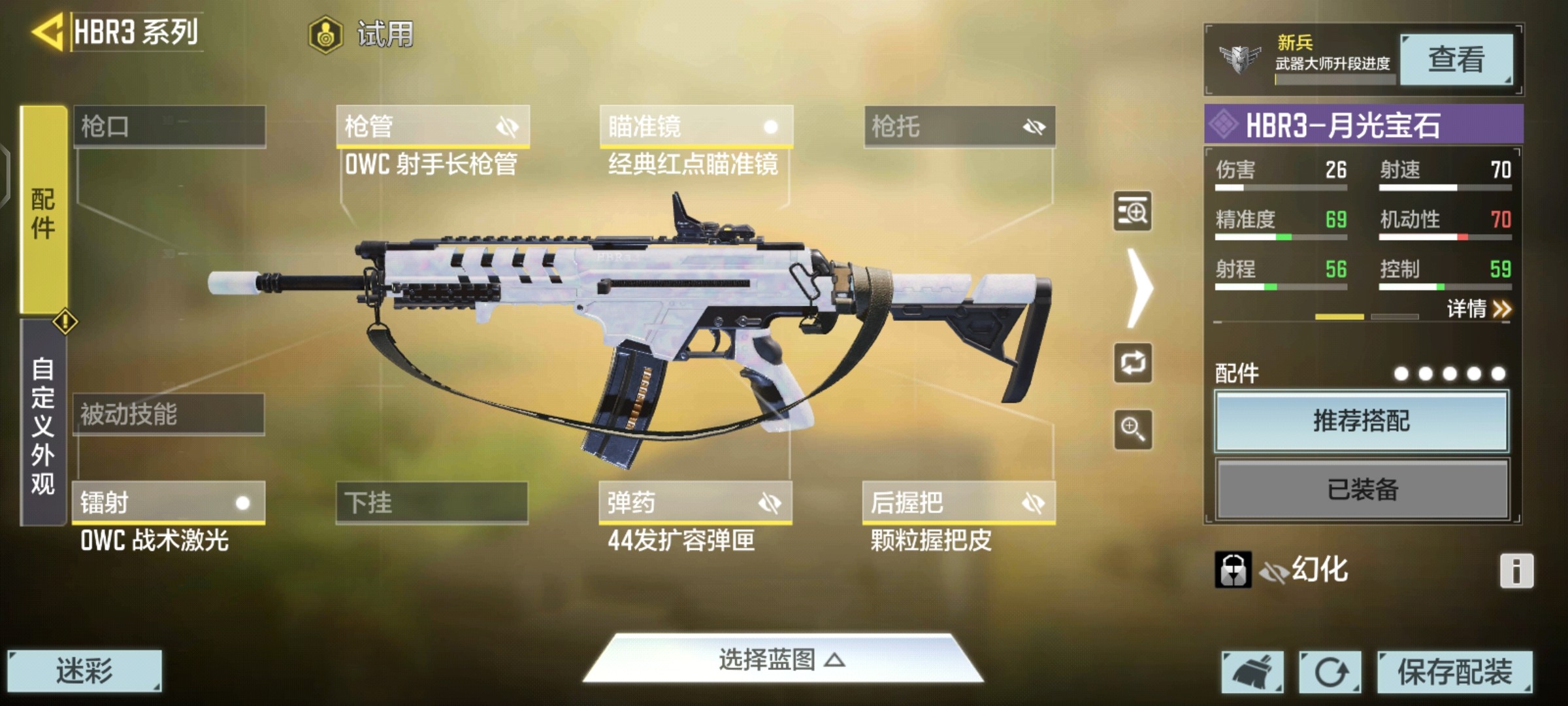Click the 查看 weapon master button

tap(1456, 59)
